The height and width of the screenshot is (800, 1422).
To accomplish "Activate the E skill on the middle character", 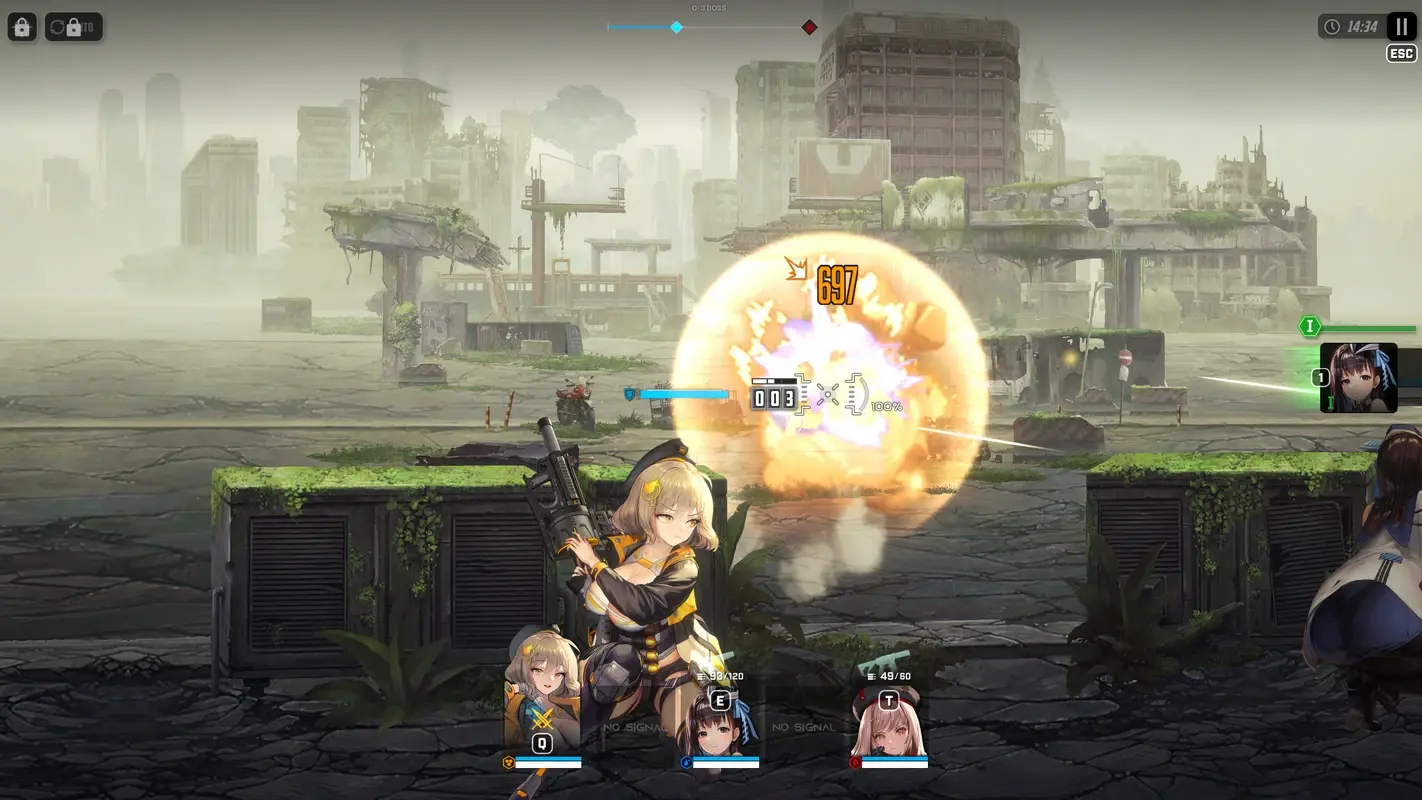I will 719,701.
